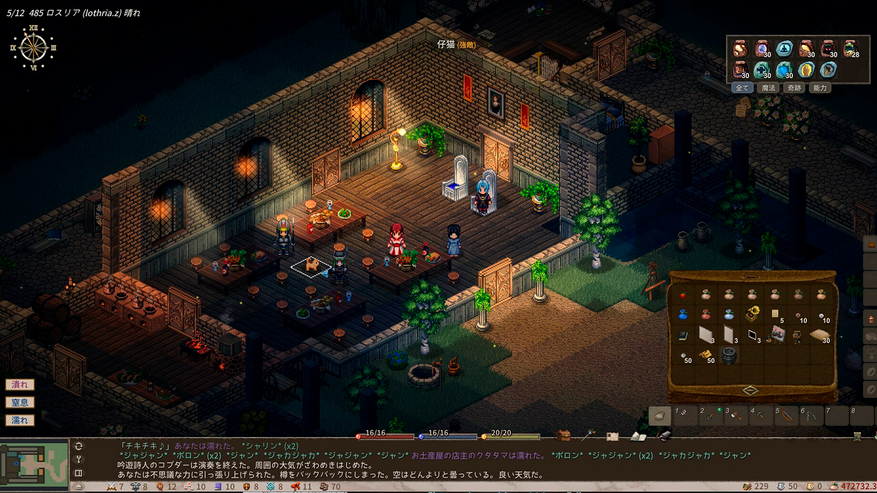
Task: Click the diamond handle below the backpack
Action: [x=750, y=390]
